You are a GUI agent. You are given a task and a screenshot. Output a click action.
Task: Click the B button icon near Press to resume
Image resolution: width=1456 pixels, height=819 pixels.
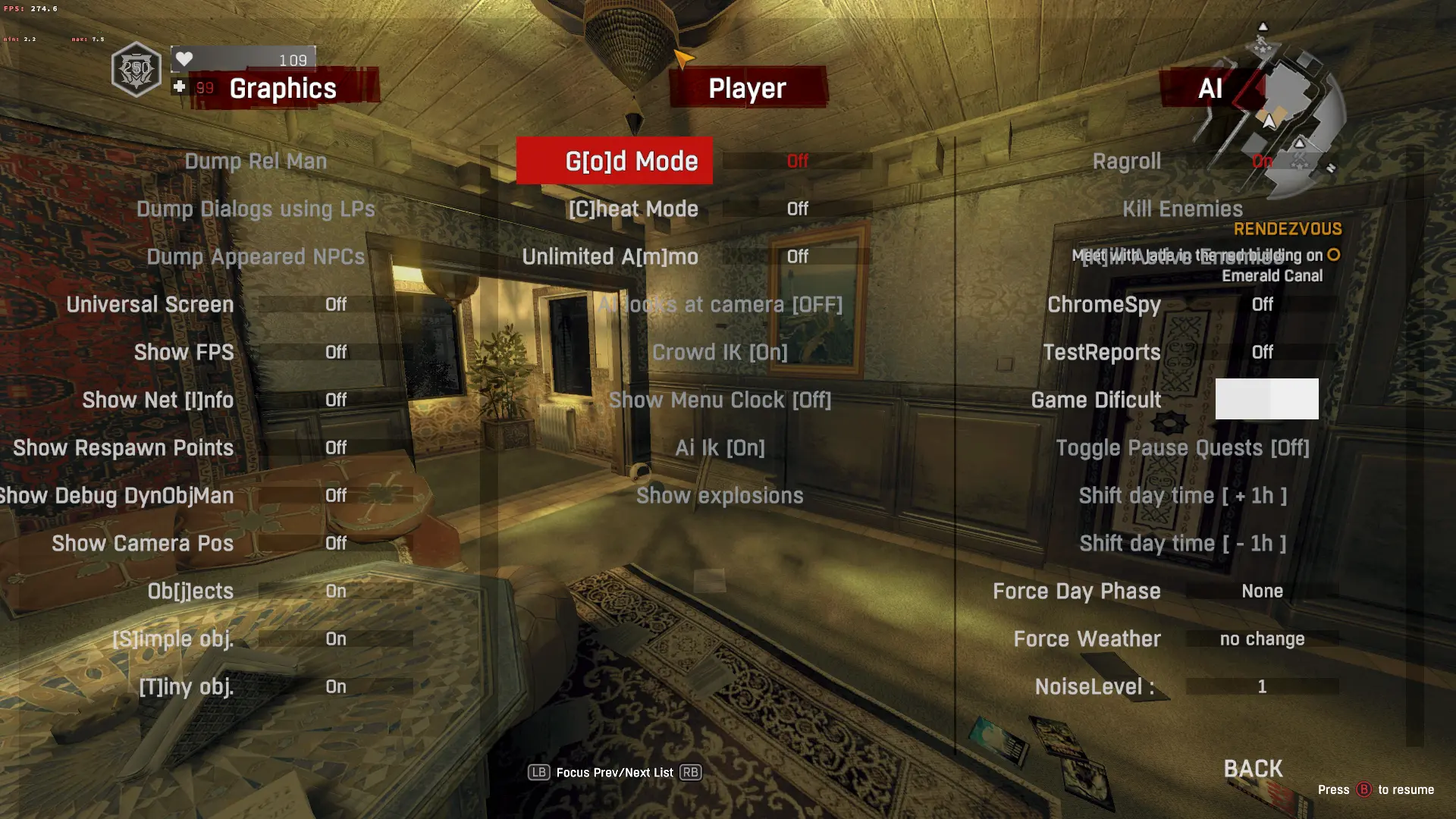click(x=1364, y=789)
